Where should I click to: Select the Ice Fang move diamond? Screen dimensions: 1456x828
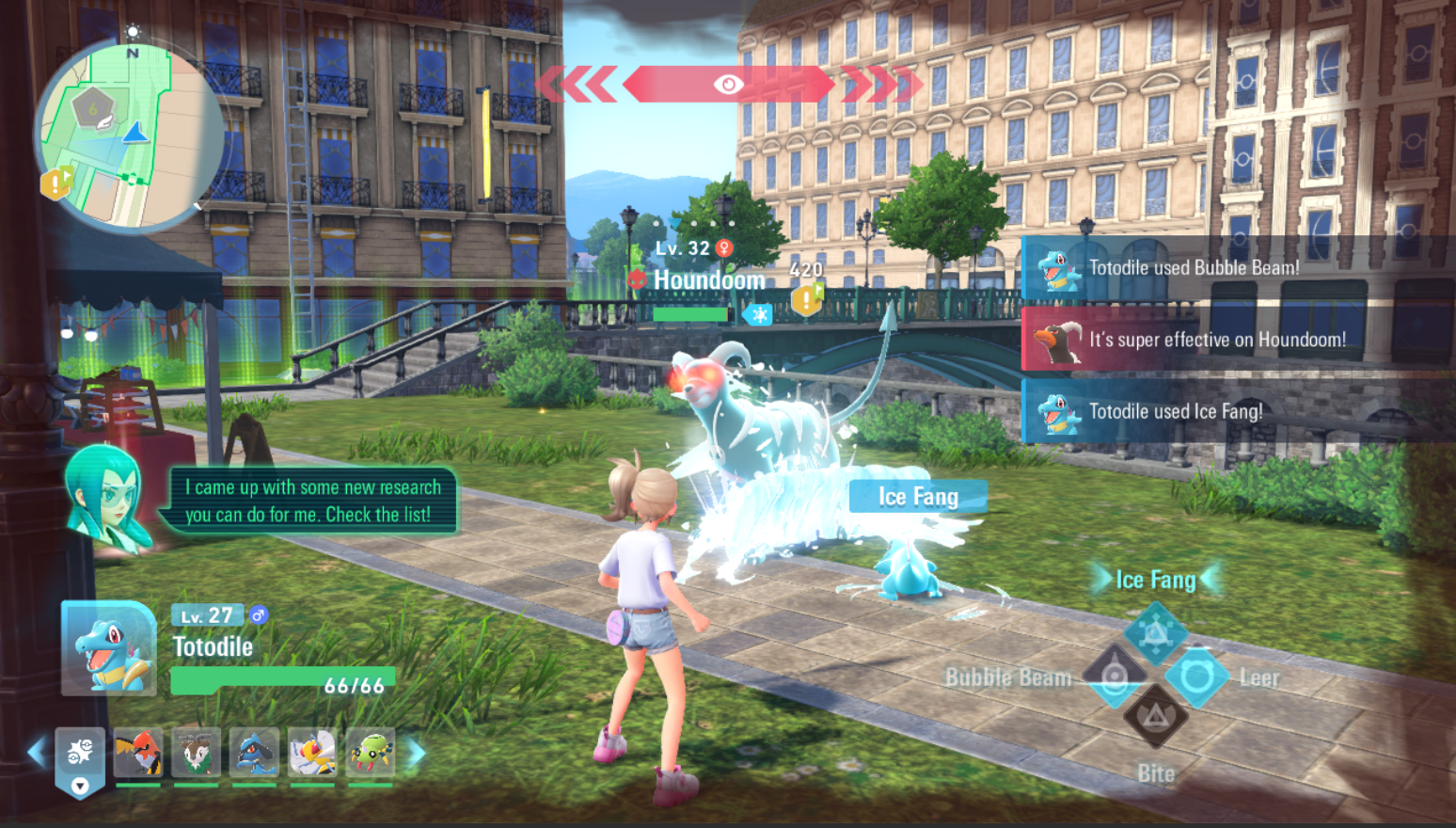coord(1156,633)
